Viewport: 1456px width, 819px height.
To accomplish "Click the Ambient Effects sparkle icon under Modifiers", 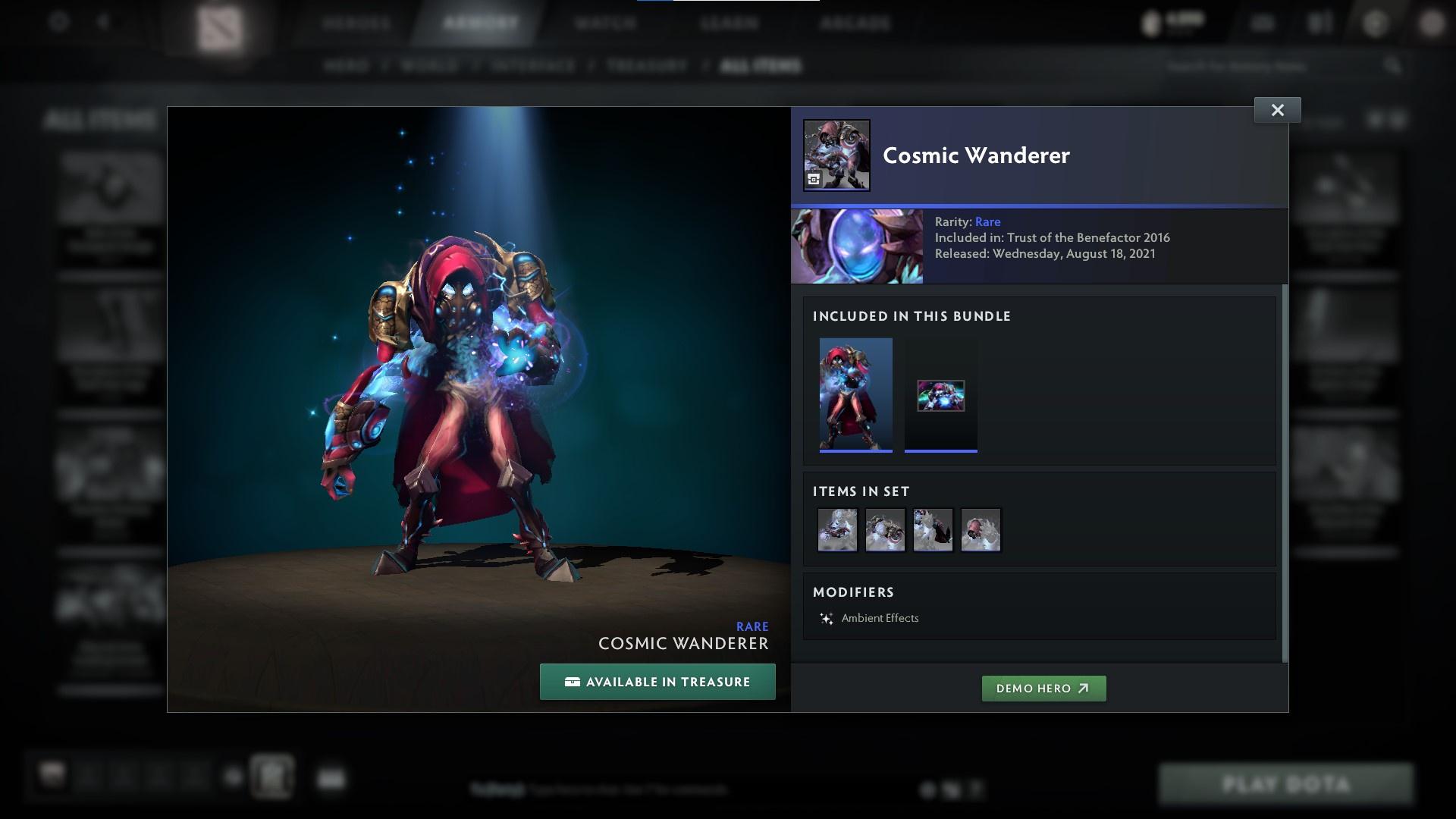I will pos(827,618).
